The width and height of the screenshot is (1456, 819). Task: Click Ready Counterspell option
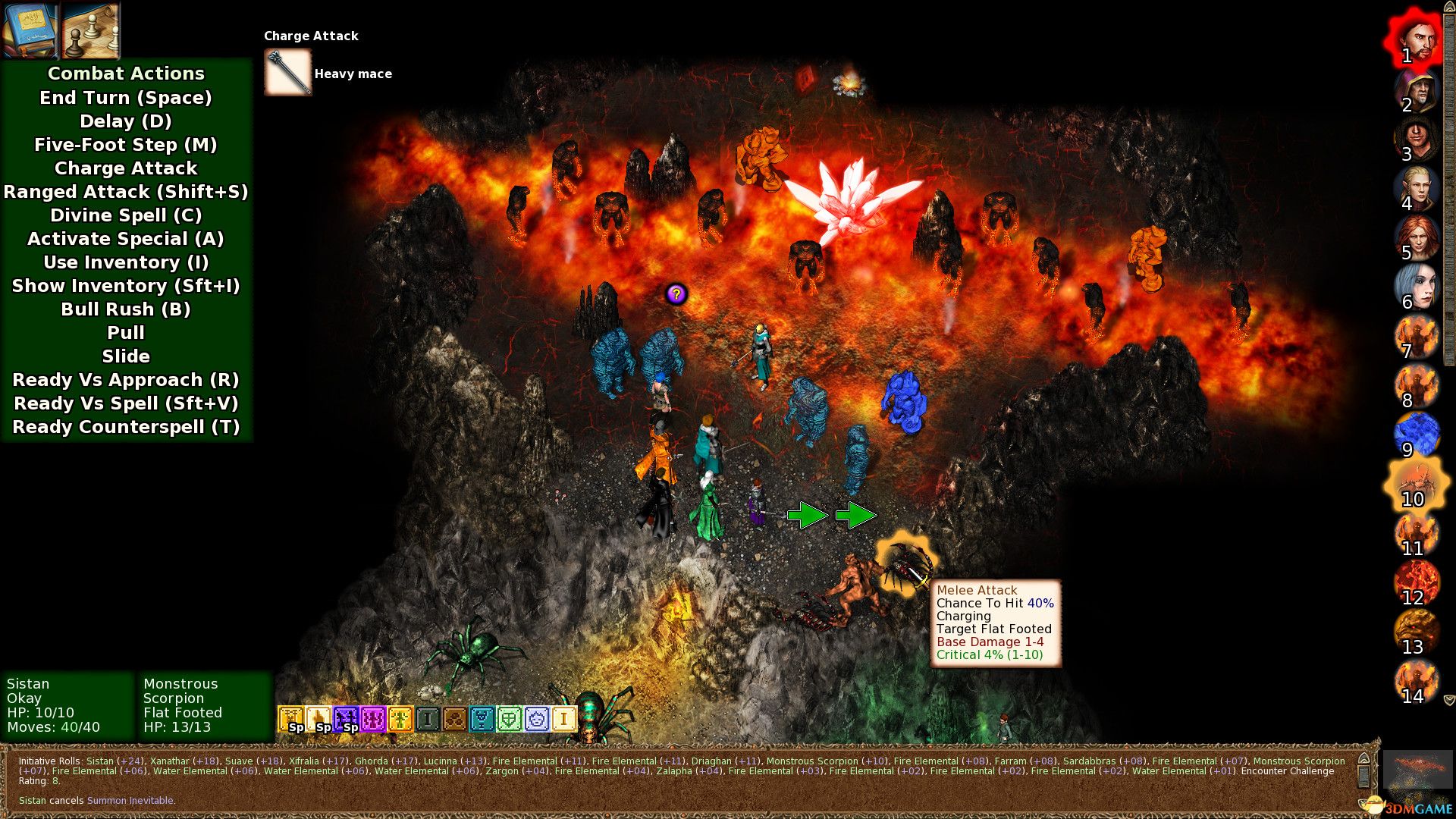[126, 427]
